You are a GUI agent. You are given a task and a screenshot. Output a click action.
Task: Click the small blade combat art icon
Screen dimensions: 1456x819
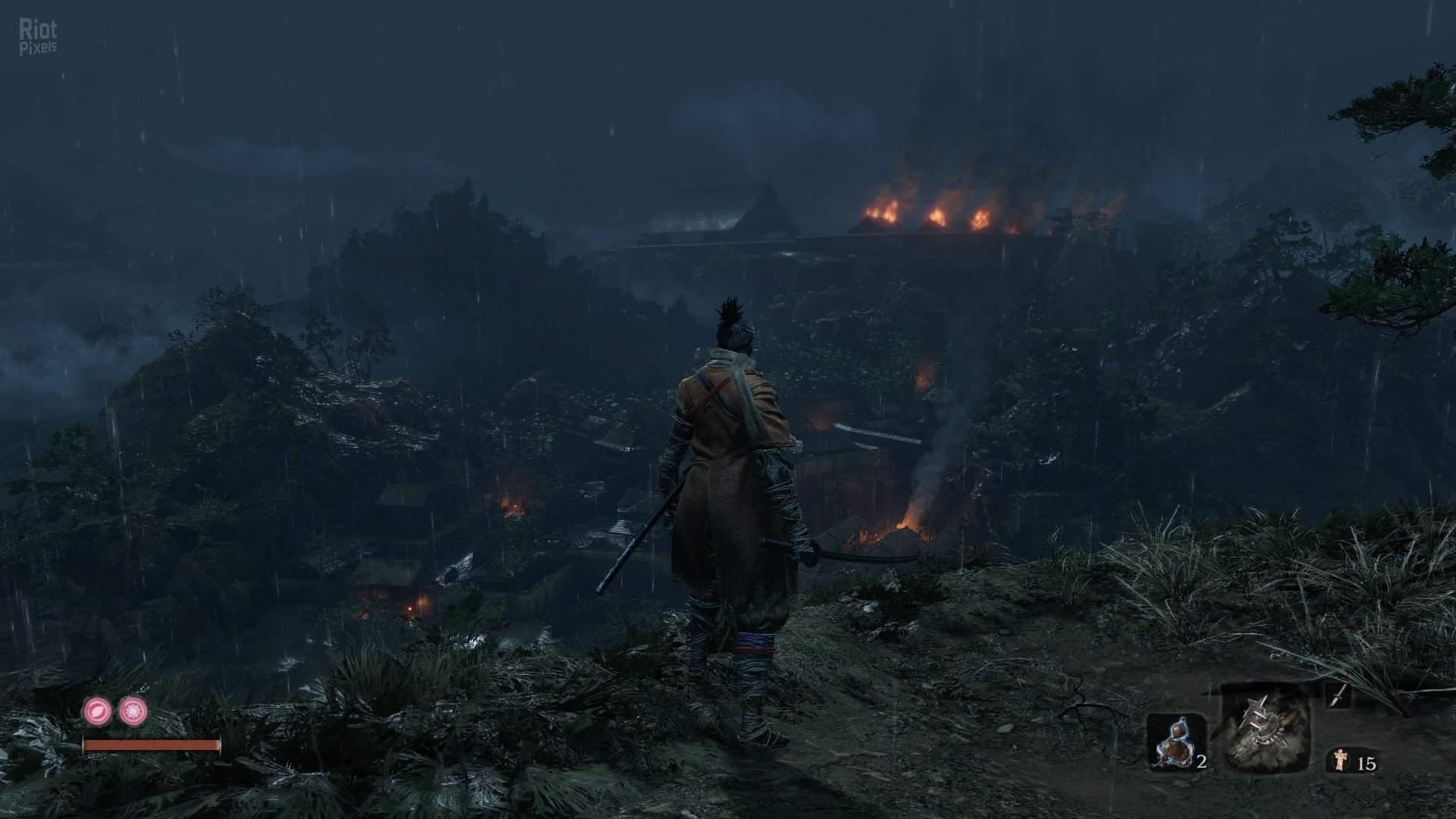click(x=1338, y=695)
